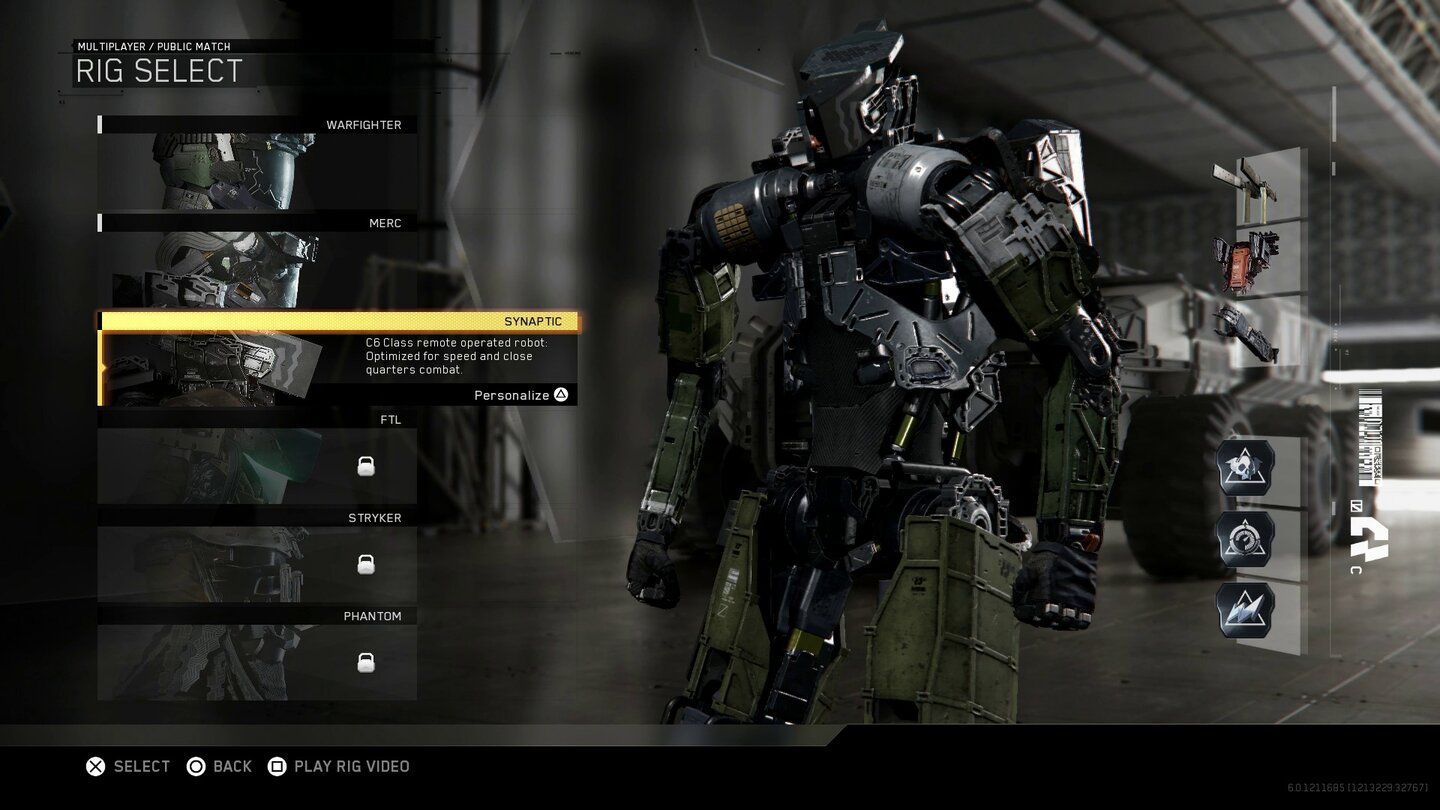Select the locked Phantom rig
Screen dimensions: 1440x810
pyautogui.click(x=257, y=654)
